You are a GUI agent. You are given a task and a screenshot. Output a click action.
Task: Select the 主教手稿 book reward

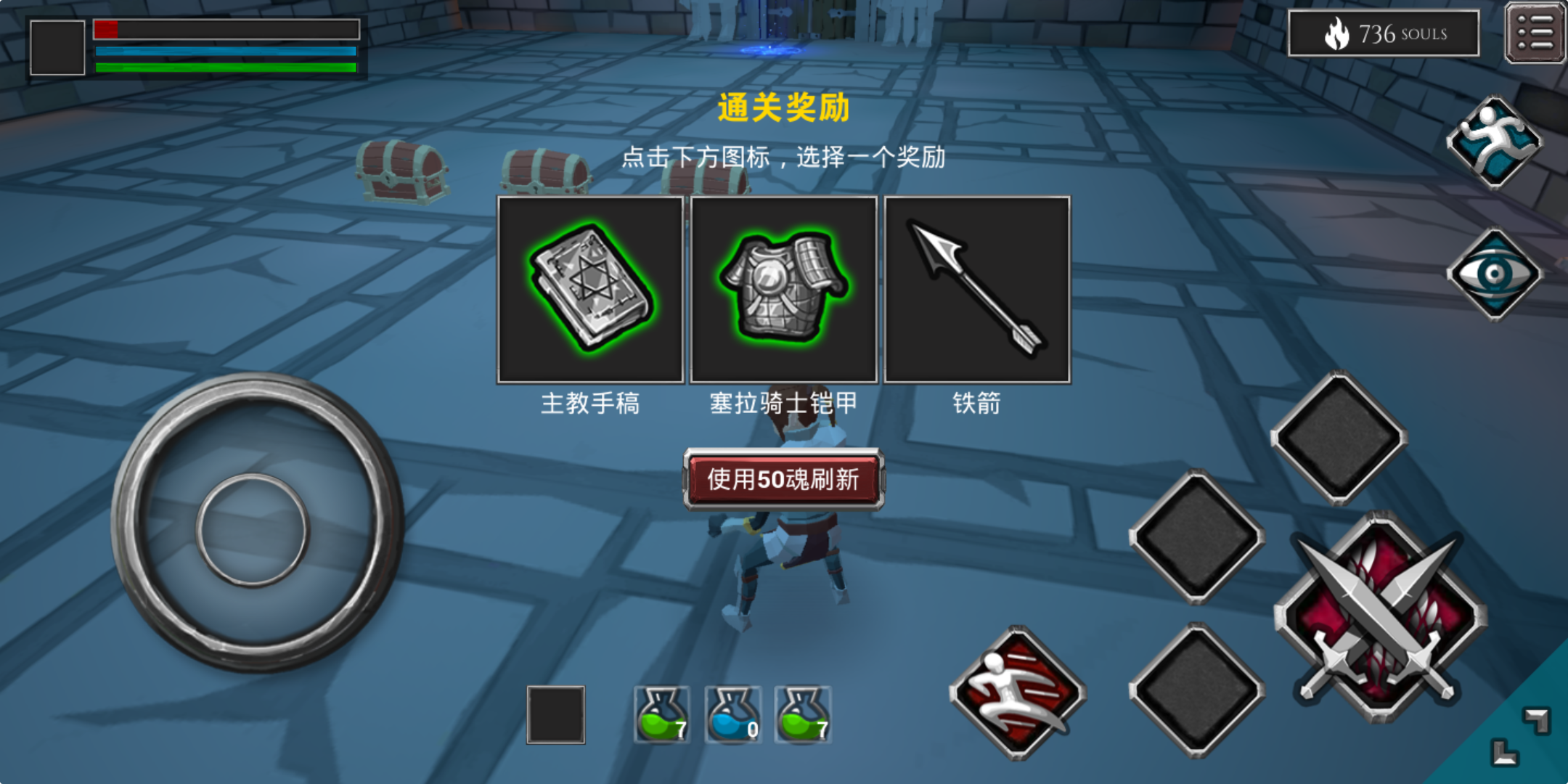(589, 289)
